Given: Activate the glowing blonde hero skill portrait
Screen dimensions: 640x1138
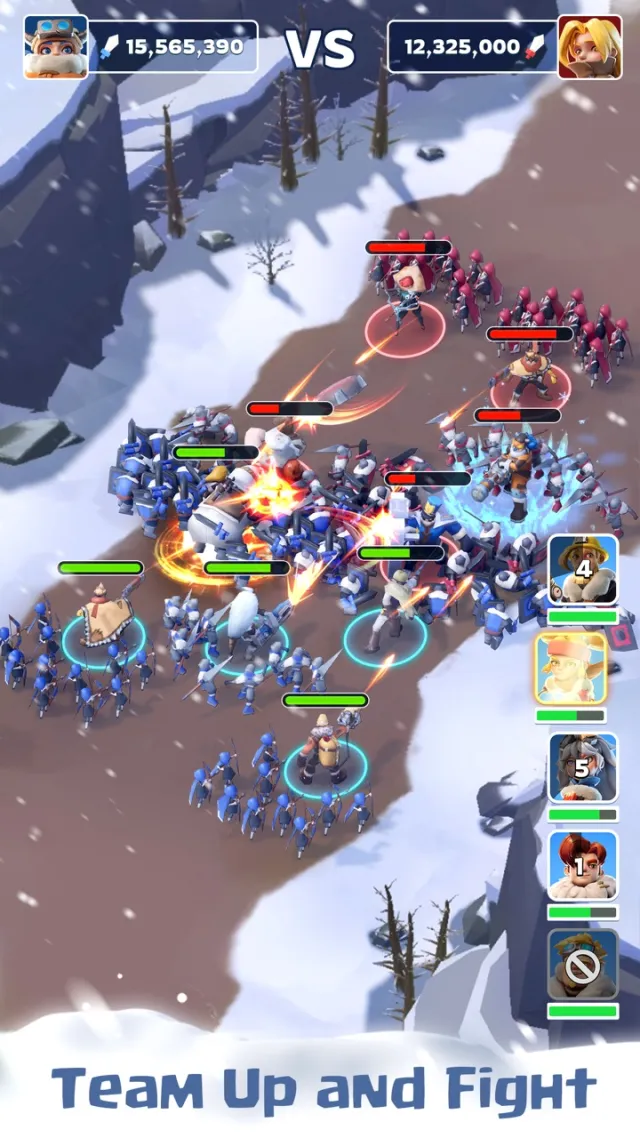Looking at the screenshot, I should pyautogui.click(x=570, y=669).
